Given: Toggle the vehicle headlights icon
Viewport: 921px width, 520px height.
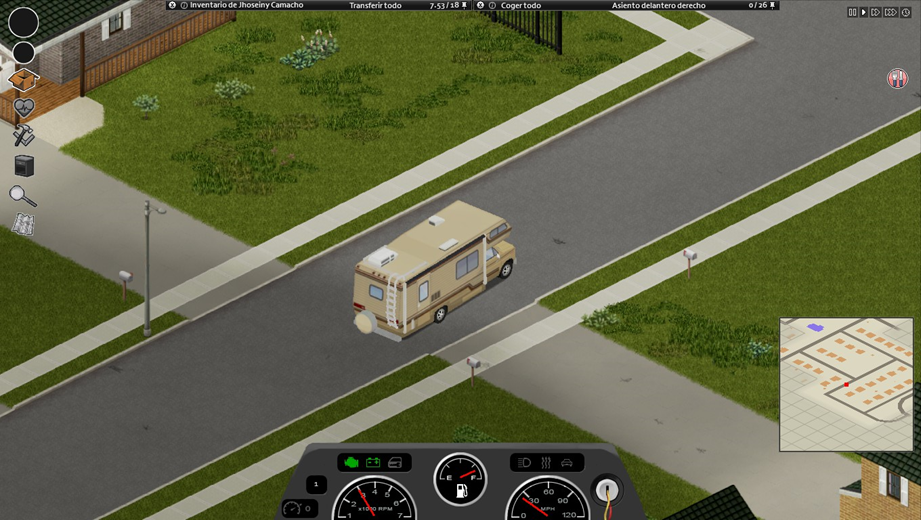Looking at the screenshot, I should (524, 462).
